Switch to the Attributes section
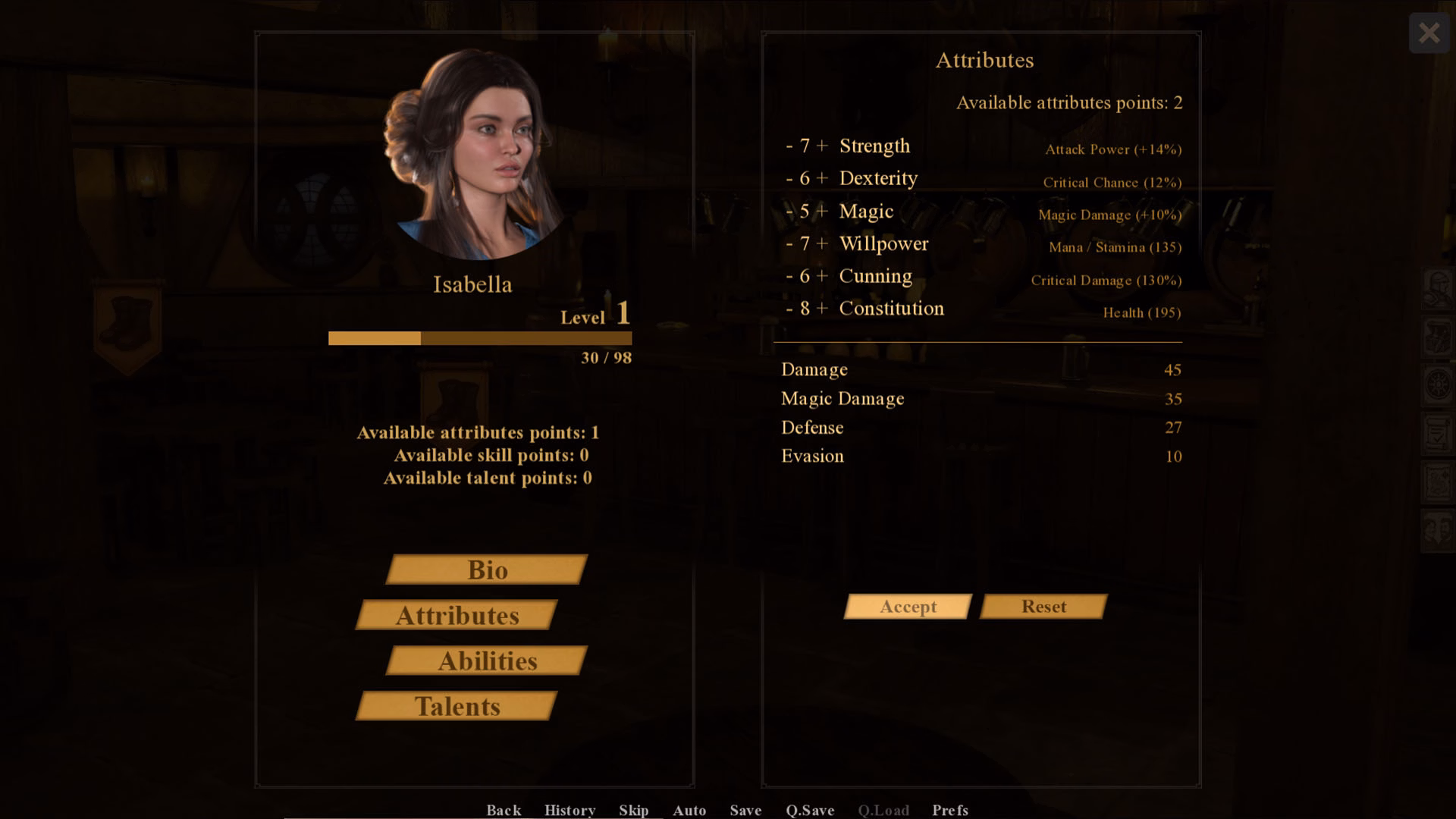Image resolution: width=1456 pixels, height=819 pixels. click(x=457, y=615)
